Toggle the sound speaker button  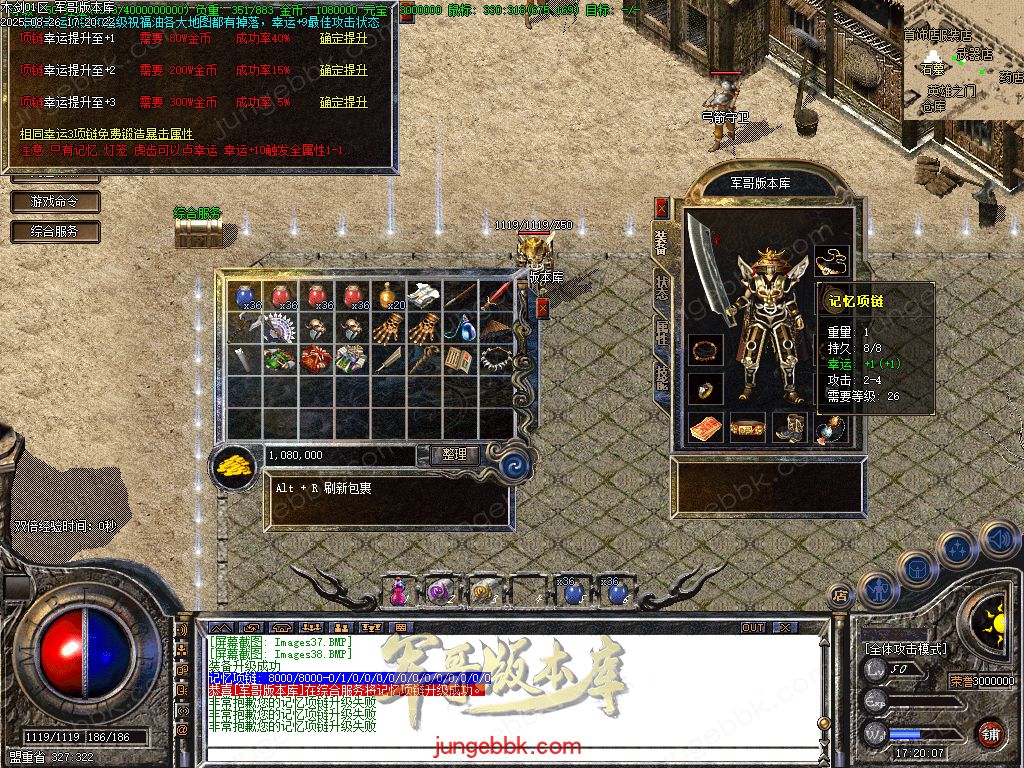tap(998, 540)
